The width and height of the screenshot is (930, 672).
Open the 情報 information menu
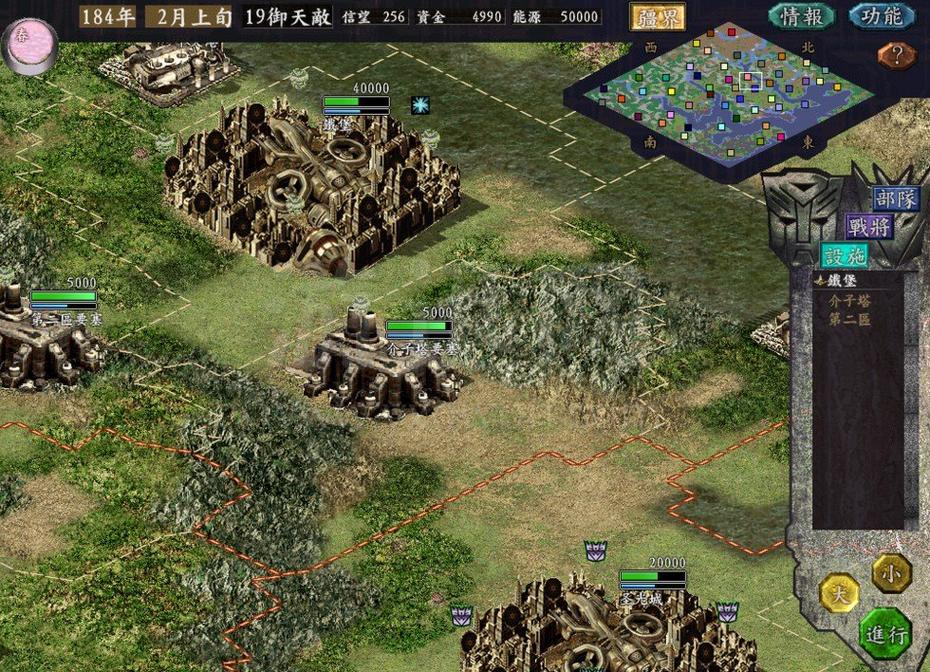pyautogui.click(x=802, y=16)
